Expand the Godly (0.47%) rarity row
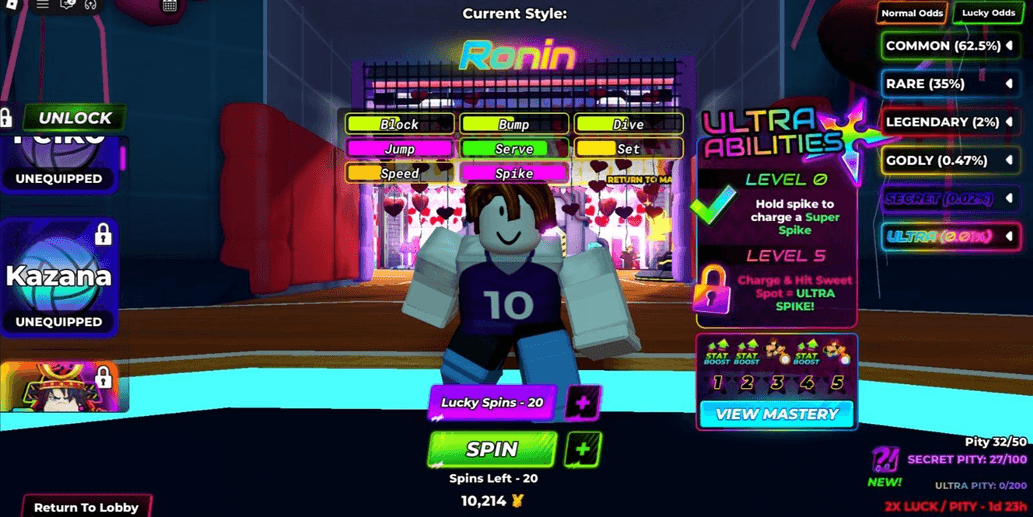1033x517 pixels. (x=948, y=160)
